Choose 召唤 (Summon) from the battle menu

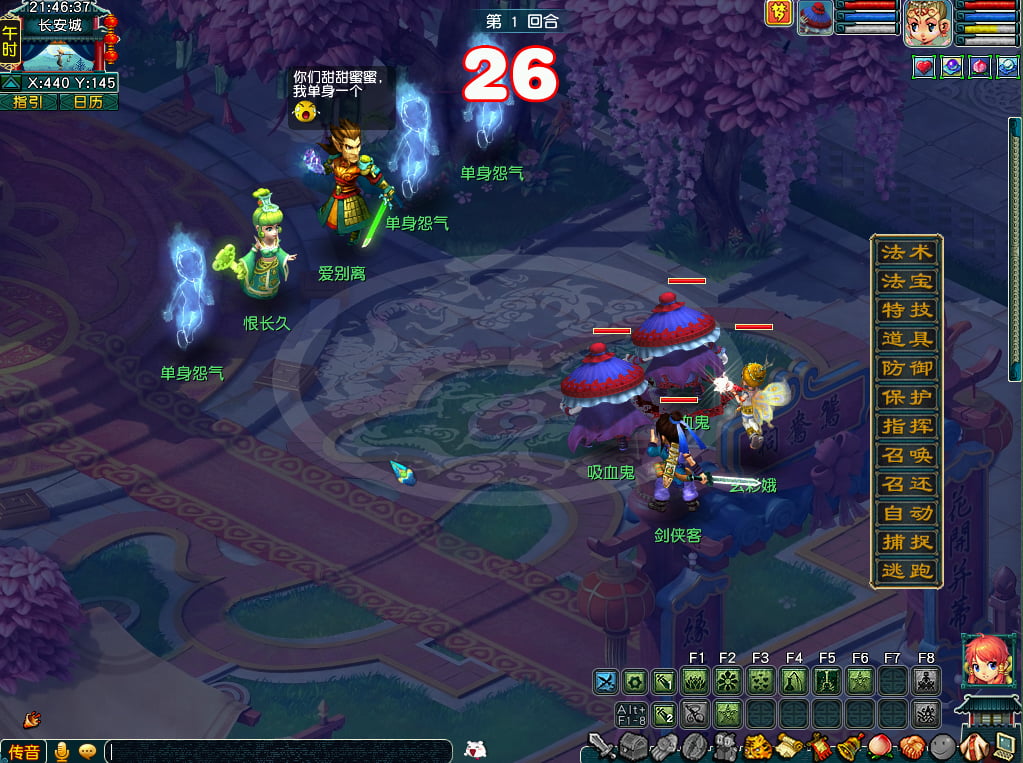[x=906, y=455]
